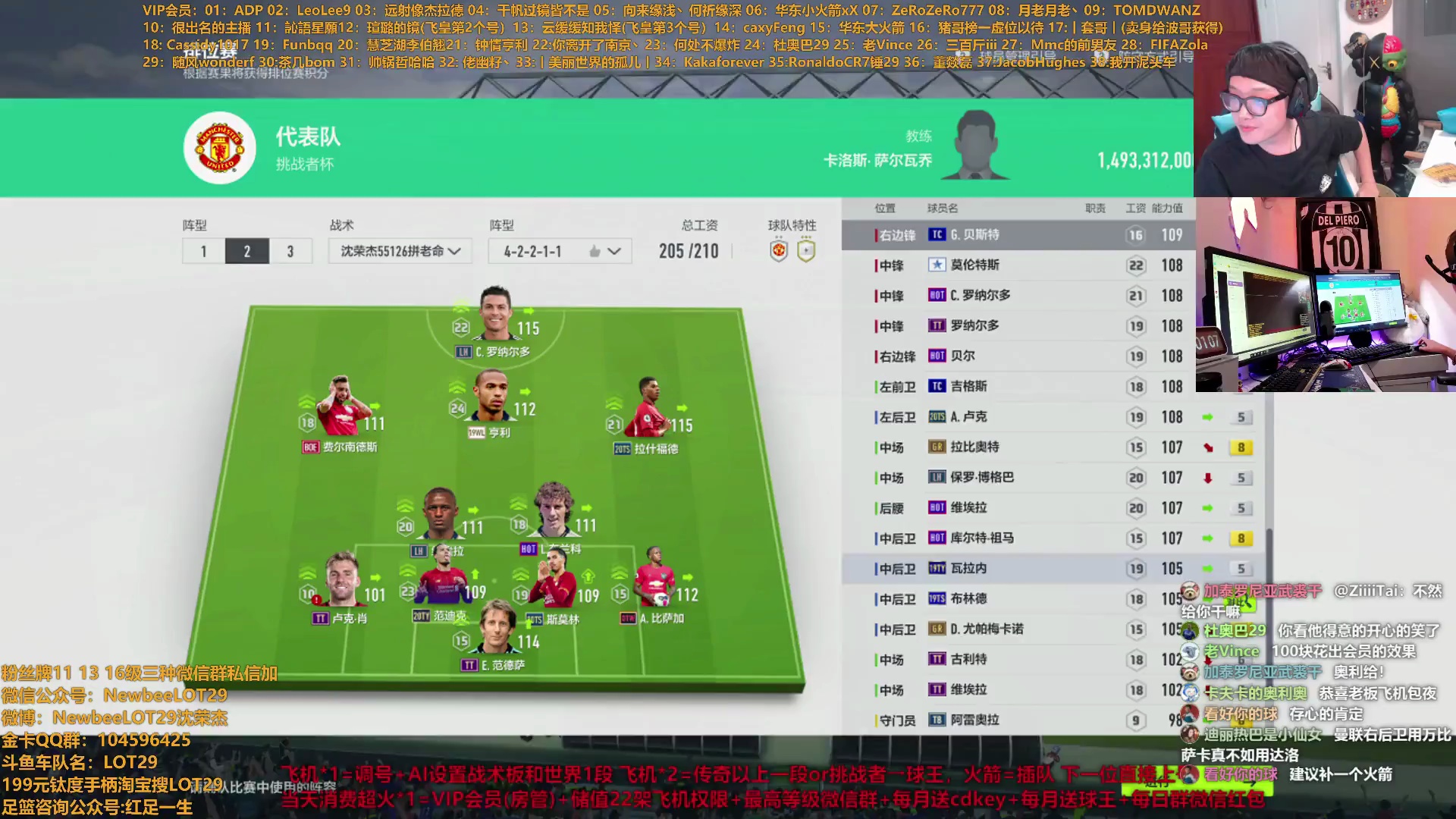Screen dimensions: 1456x819
Task: Choose 莫伦特斯 from the bench list
Action: [x=1015, y=265]
